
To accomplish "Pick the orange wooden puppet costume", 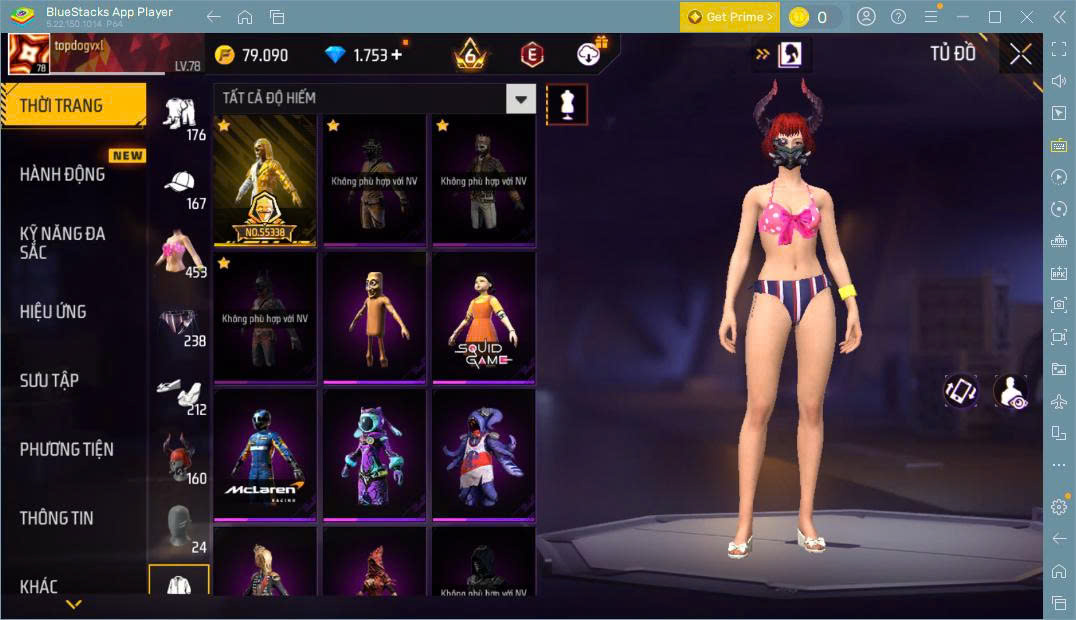I will (x=374, y=316).
